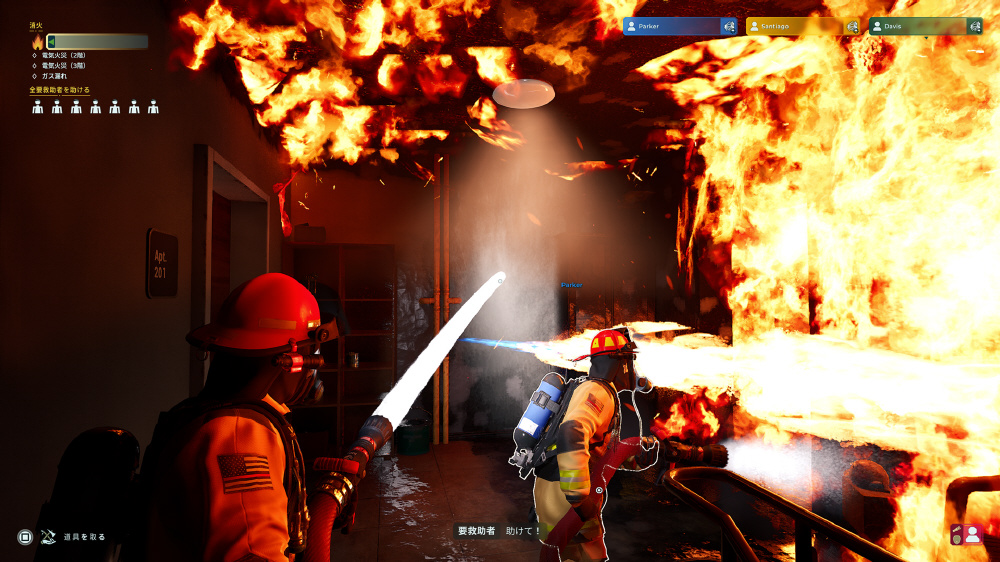This screenshot has height=562, width=1000.
Task: Select Parker's teammate panel
Action: click(670, 26)
